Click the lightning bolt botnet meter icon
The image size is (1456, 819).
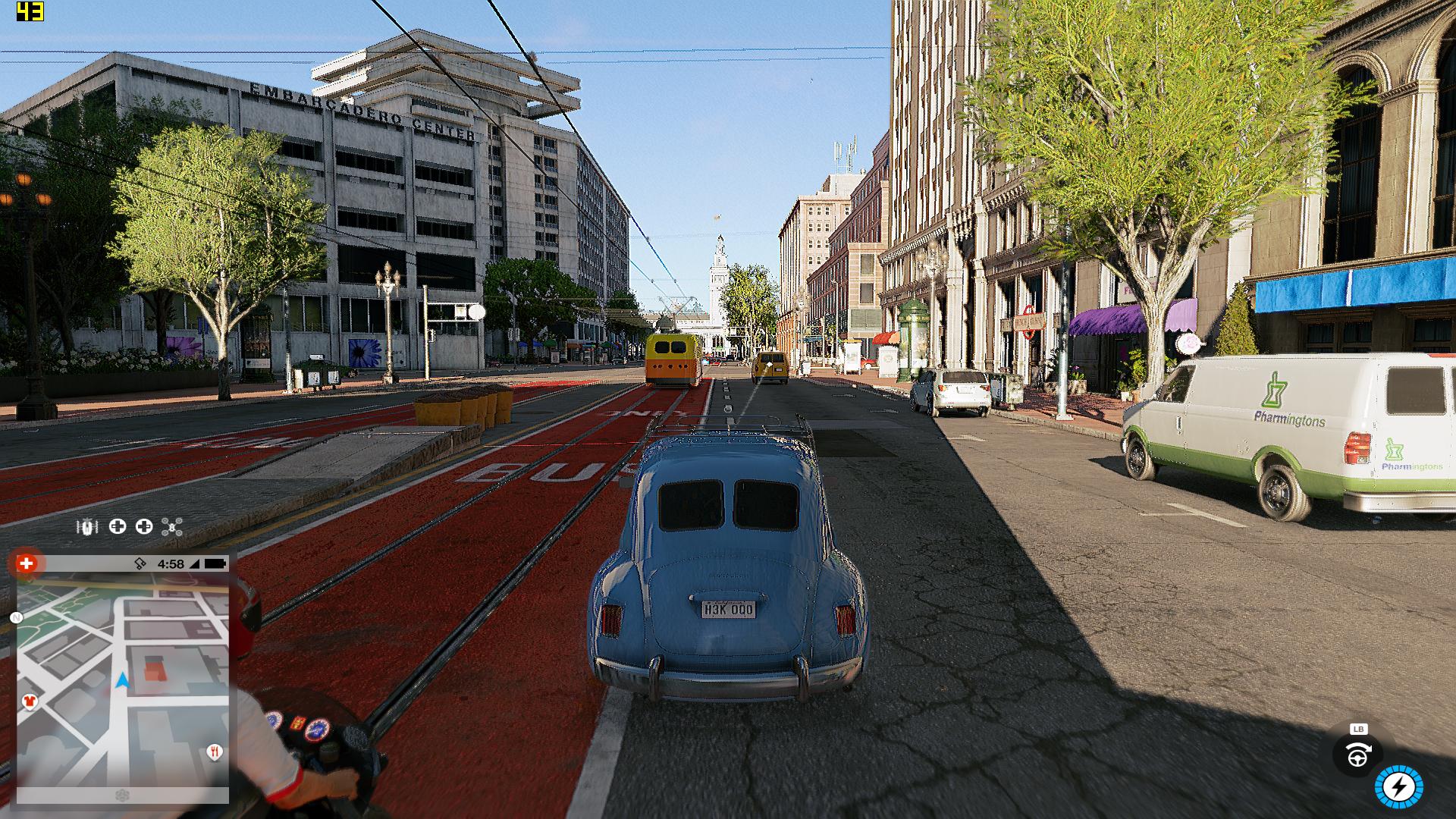coord(1399,788)
